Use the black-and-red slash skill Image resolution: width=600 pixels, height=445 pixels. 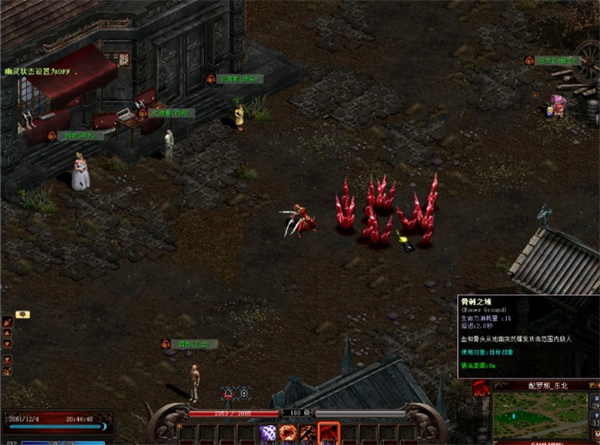point(308,434)
